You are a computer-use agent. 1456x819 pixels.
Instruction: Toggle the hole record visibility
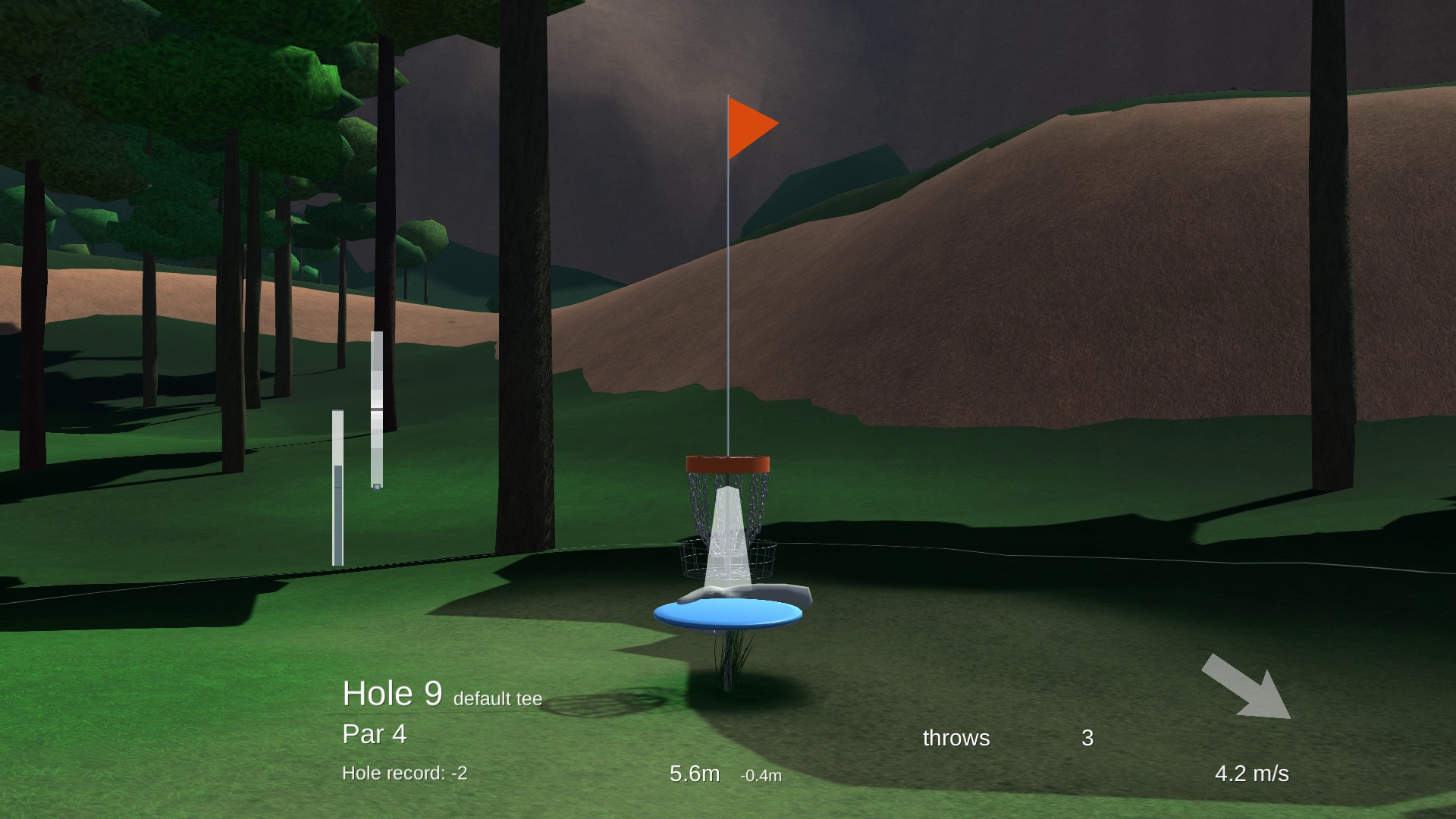406,773
